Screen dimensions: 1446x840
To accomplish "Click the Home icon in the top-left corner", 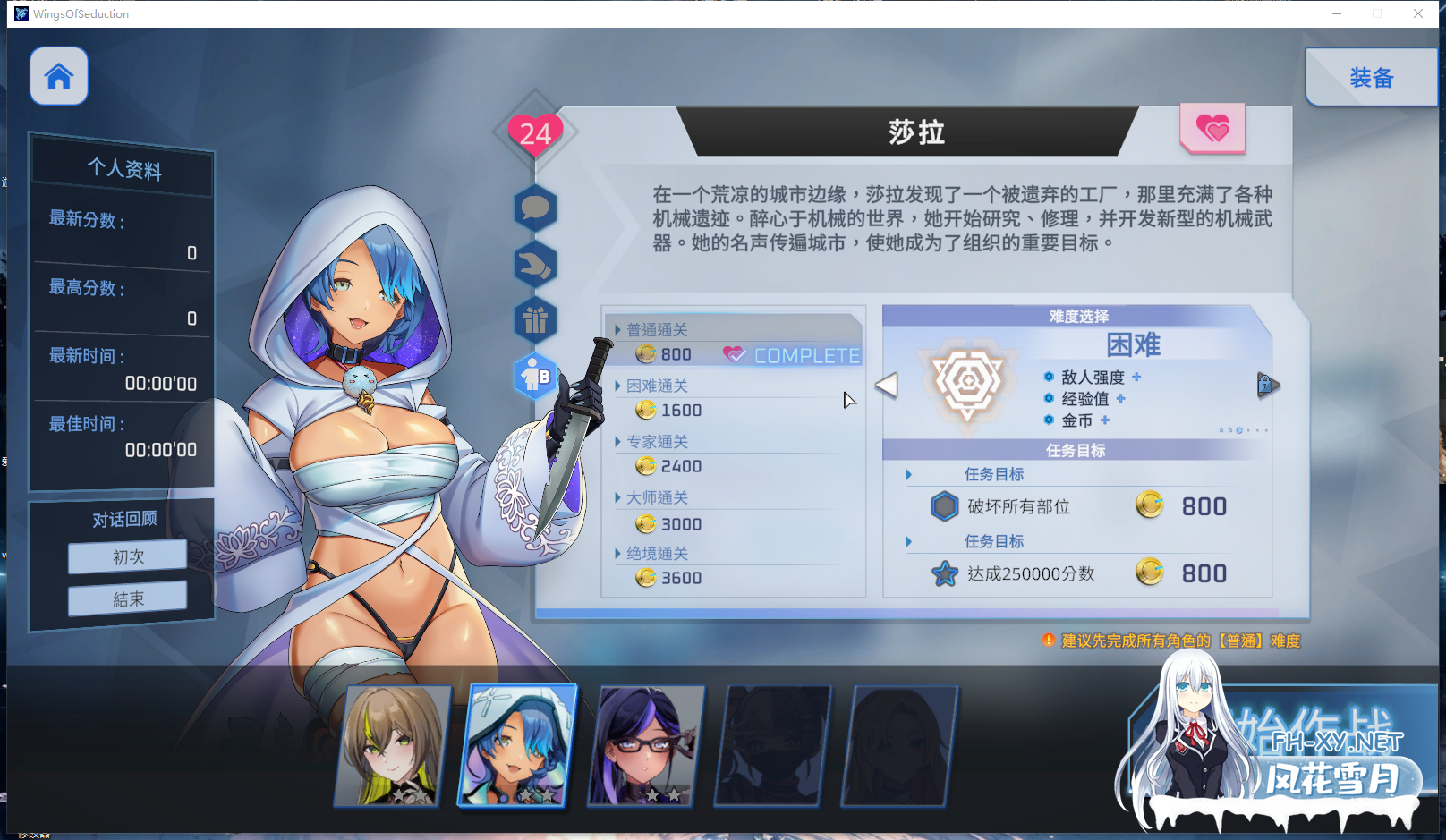I will click(x=58, y=76).
